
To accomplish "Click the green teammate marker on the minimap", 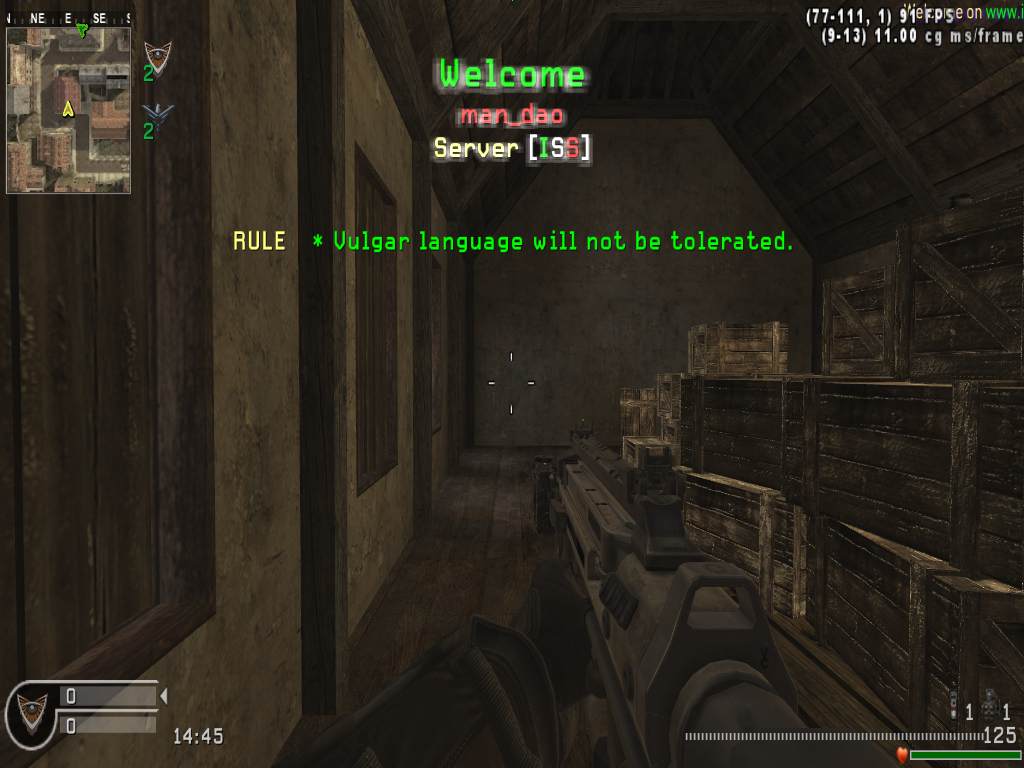I will click(x=82, y=31).
